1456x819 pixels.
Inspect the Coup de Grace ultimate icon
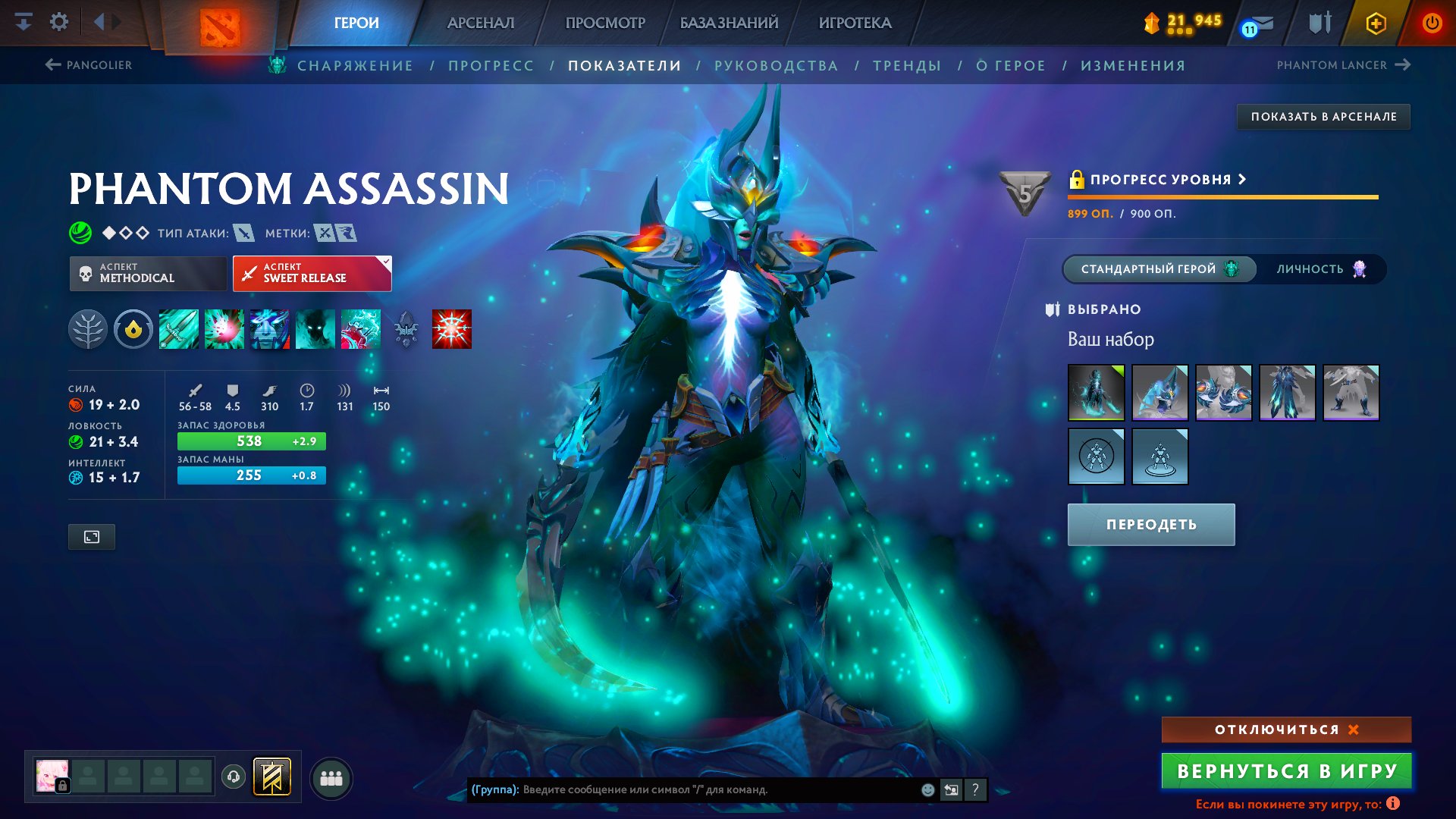(x=450, y=328)
